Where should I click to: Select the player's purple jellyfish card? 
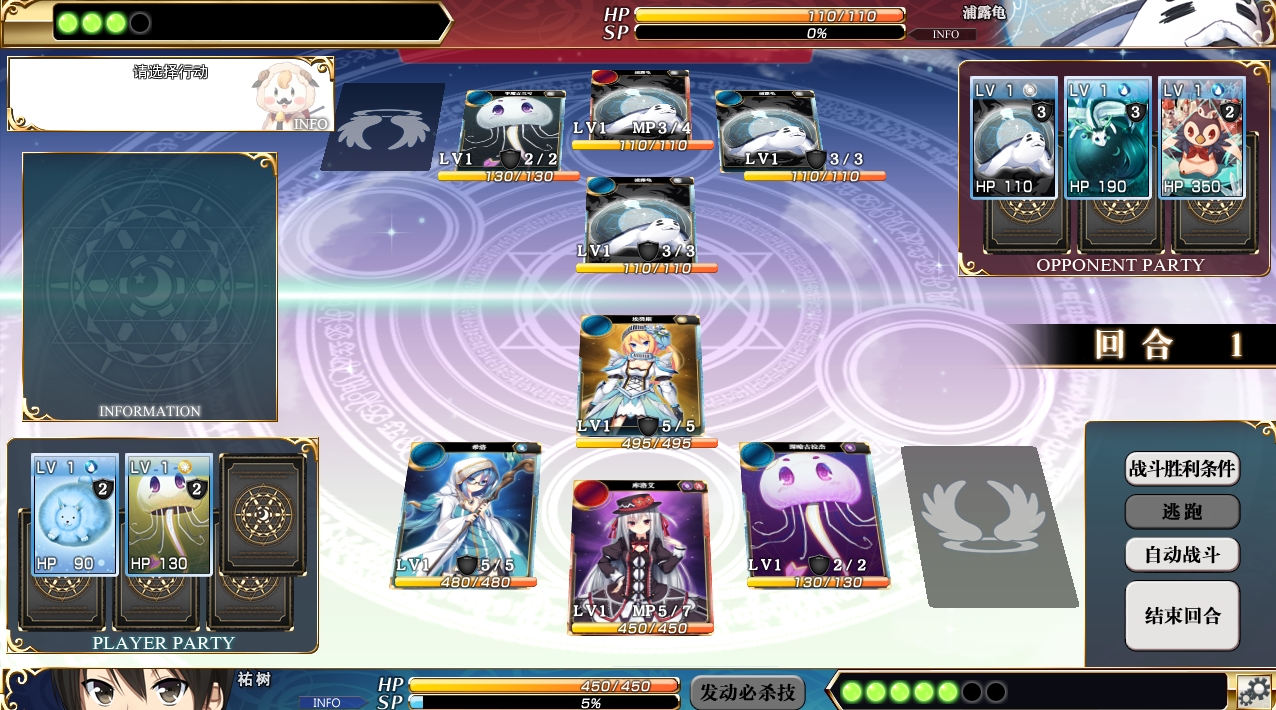(x=806, y=512)
